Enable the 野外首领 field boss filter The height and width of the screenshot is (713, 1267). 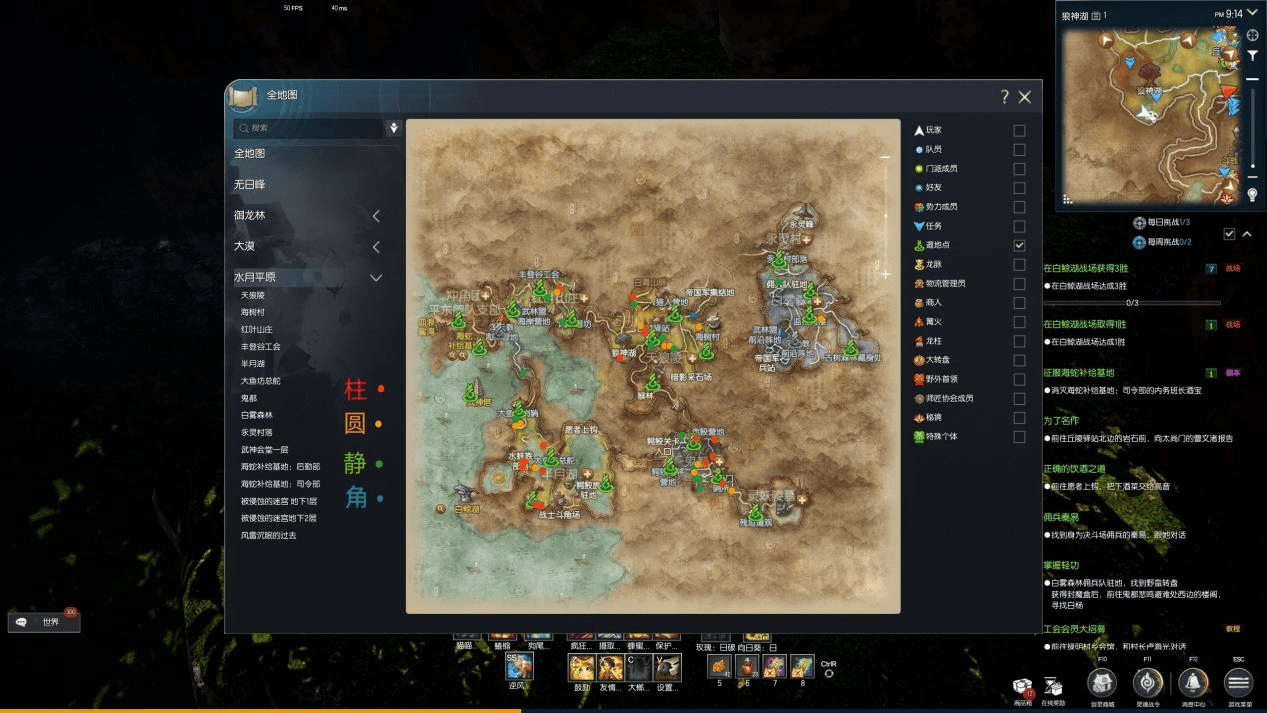(x=1019, y=380)
